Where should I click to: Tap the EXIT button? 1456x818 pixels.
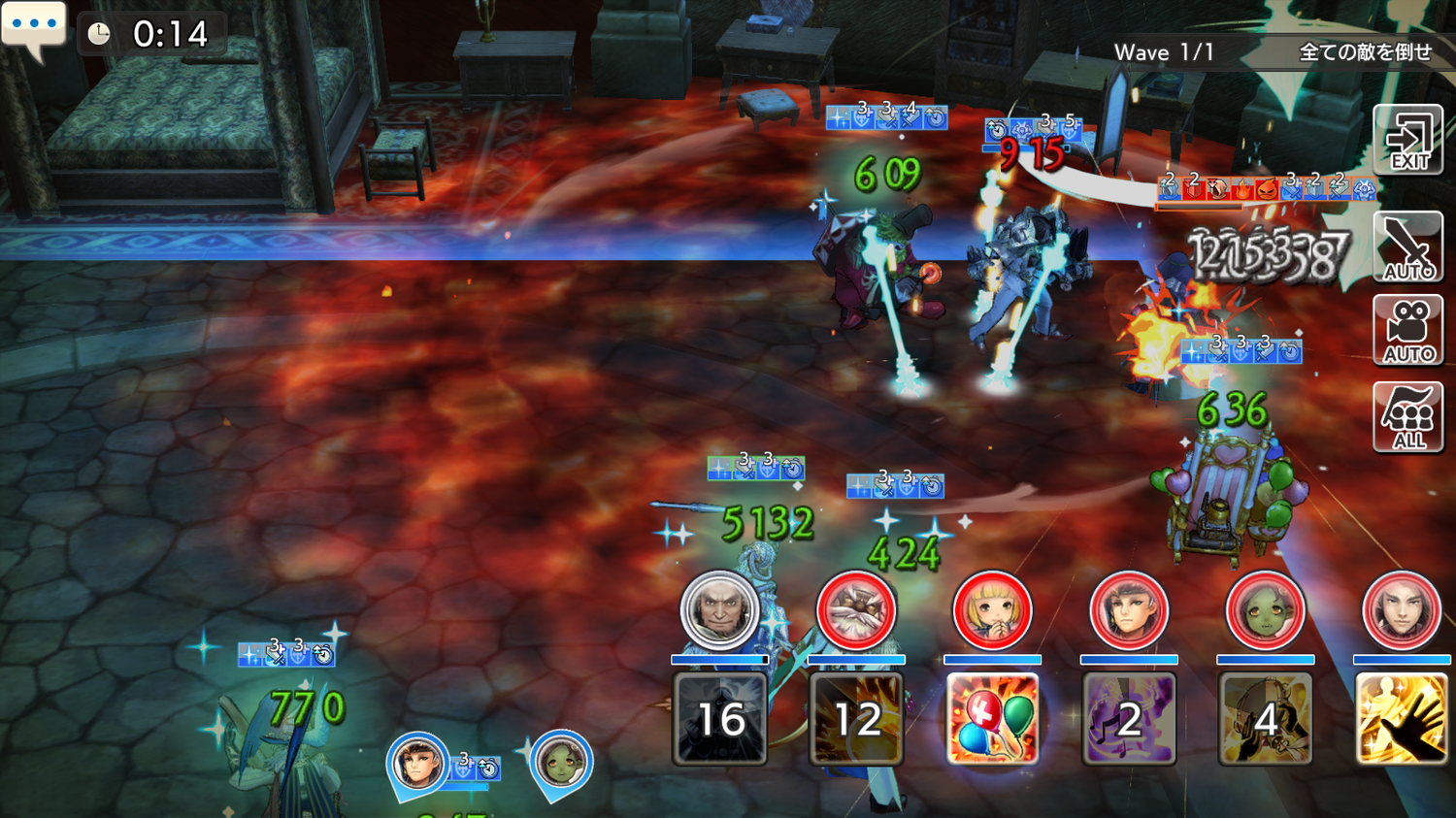[1408, 141]
